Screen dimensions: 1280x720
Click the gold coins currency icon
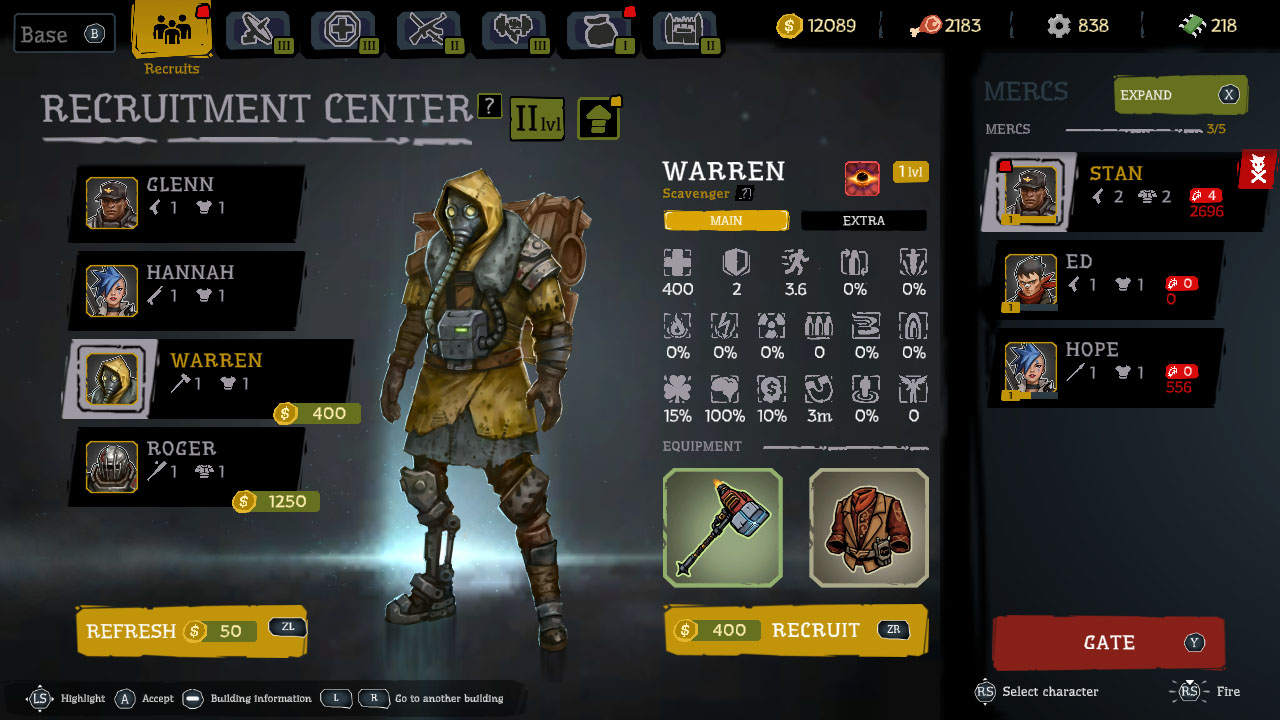790,26
